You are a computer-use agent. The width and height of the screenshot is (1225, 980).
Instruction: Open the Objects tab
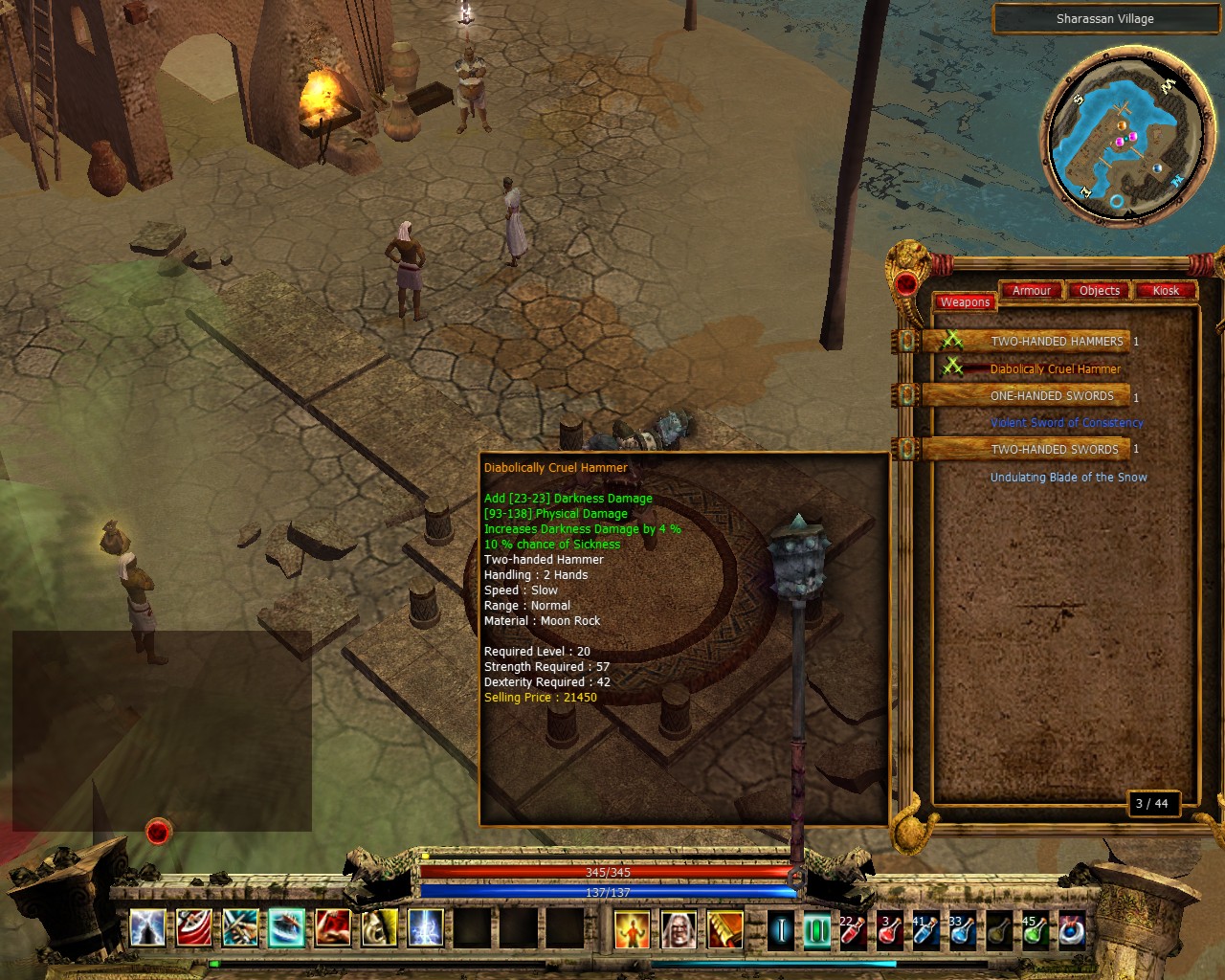(1099, 291)
